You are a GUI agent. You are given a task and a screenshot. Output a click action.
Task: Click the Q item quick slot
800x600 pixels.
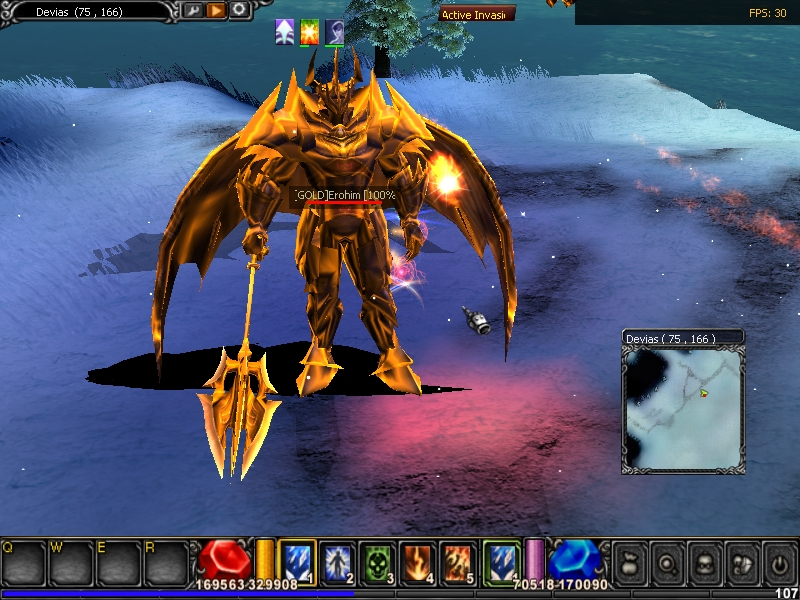click(x=22, y=563)
